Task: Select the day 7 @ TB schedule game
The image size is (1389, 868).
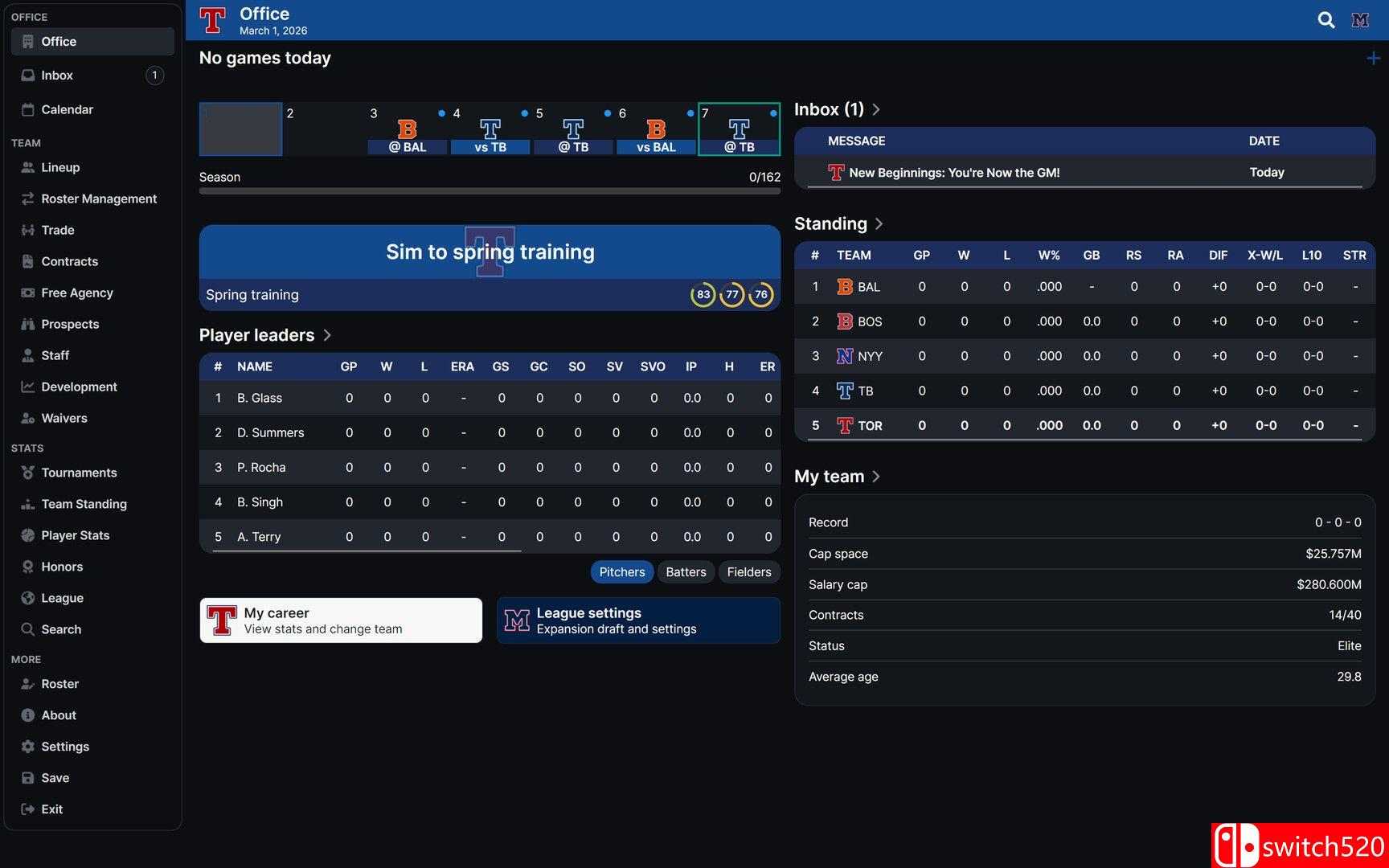Action: tap(739, 129)
